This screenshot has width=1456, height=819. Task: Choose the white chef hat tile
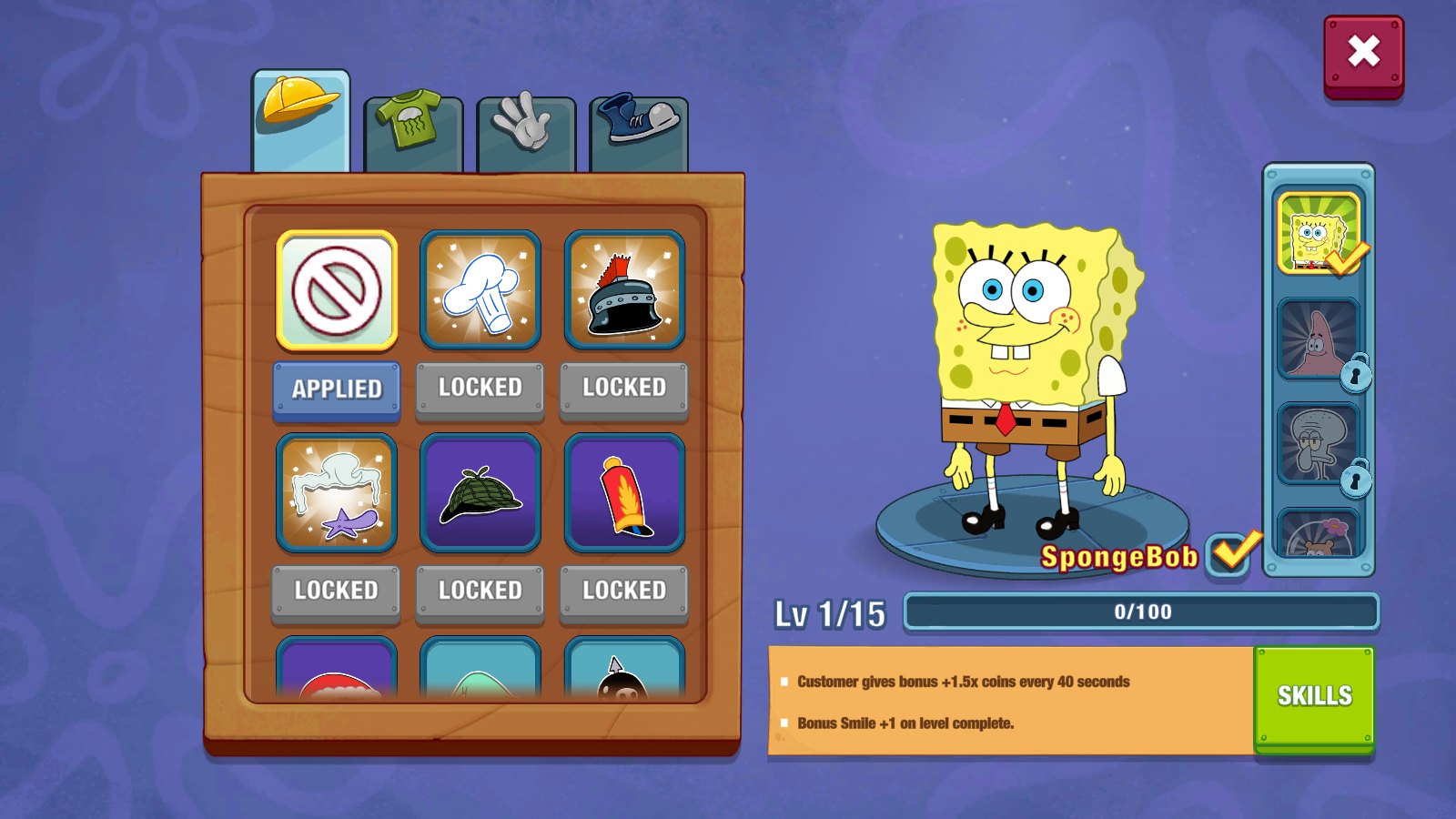coord(480,290)
